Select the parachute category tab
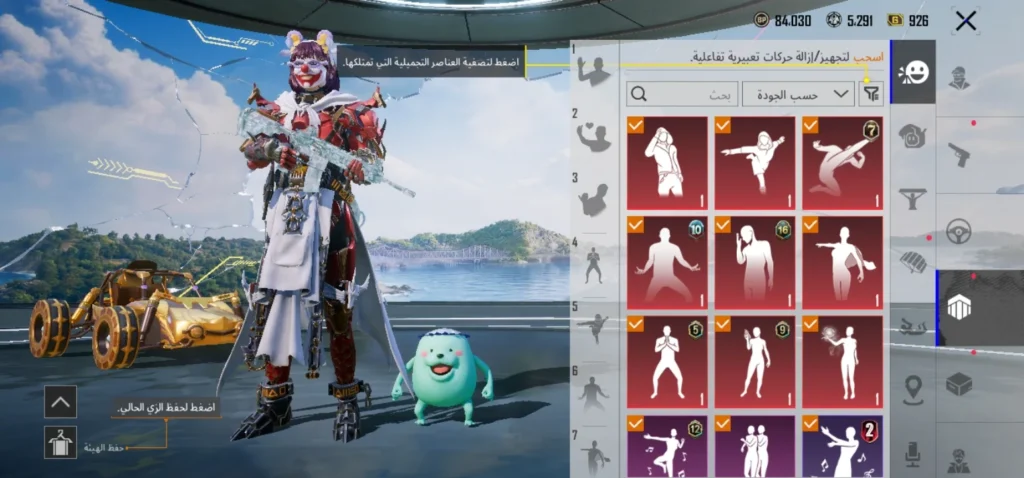1024x478 pixels. pos(913,262)
